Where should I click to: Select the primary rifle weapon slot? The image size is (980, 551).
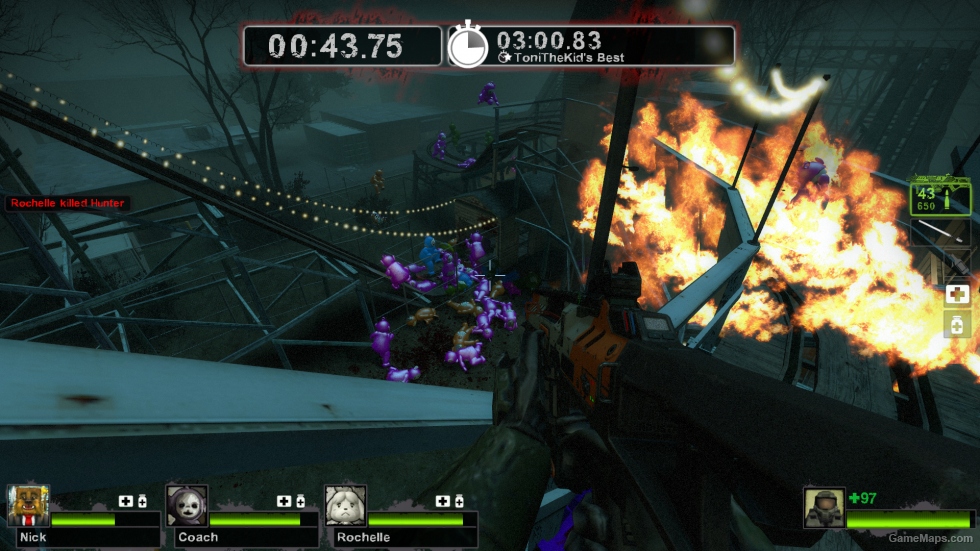coord(940,197)
